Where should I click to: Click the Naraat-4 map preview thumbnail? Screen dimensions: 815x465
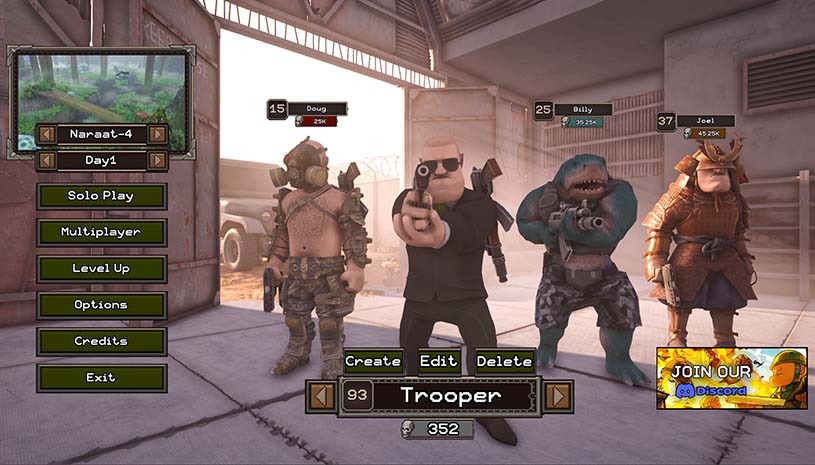(x=101, y=87)
